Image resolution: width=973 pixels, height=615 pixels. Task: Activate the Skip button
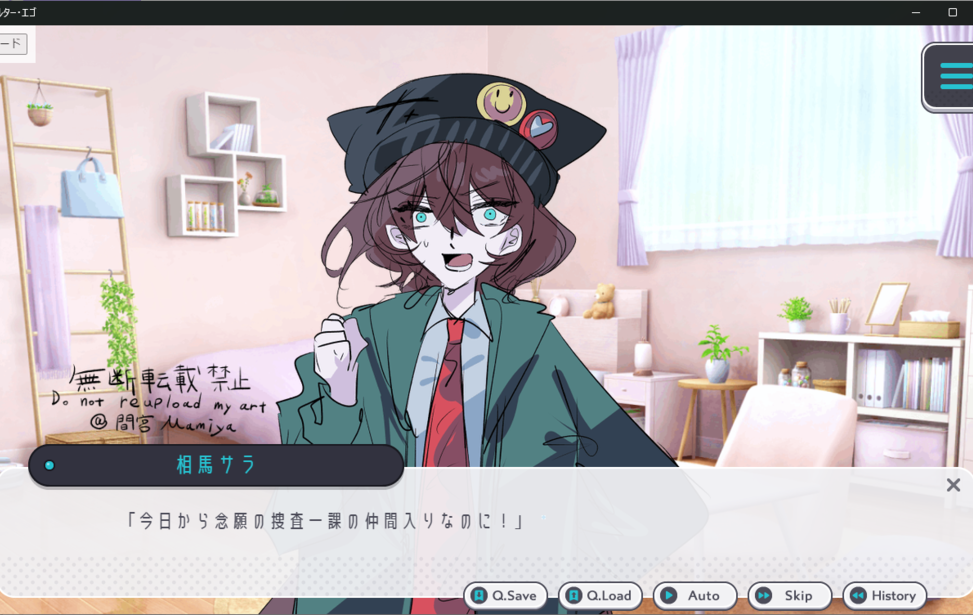pyautogui.click(x=789, y=596)
